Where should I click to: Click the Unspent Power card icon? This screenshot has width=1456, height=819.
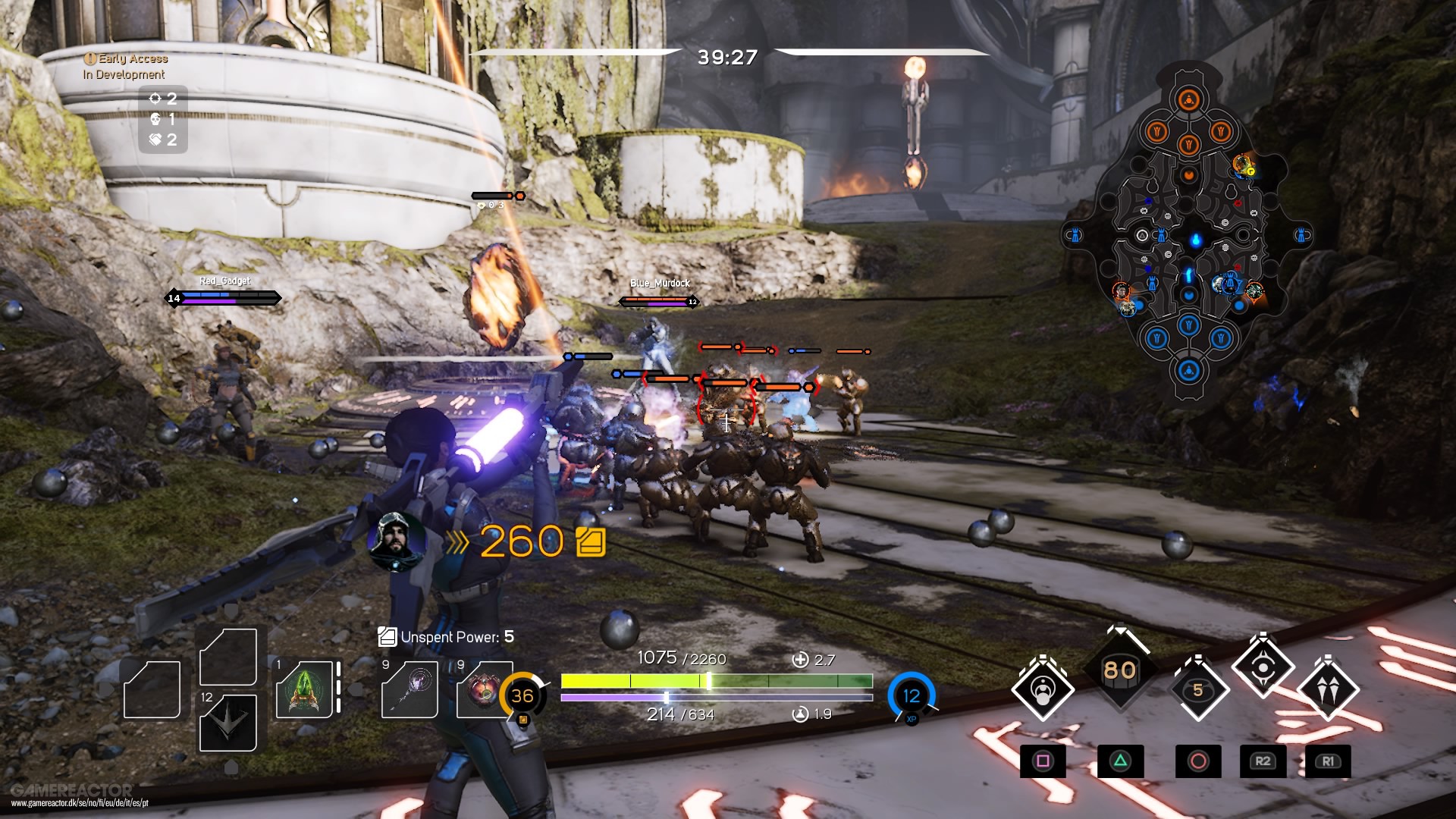(x=387, y=637)
